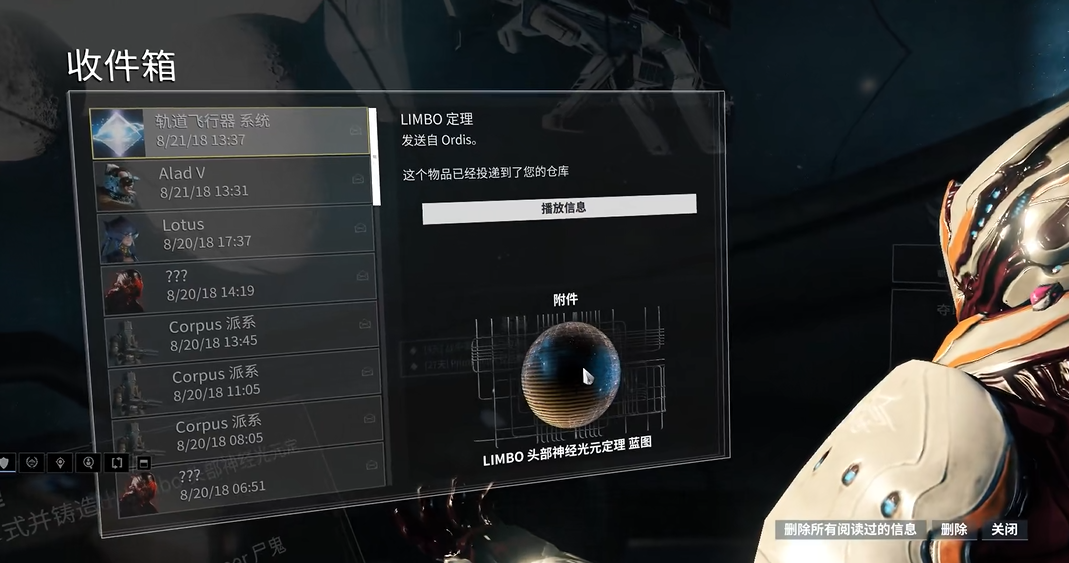
Task: Switch to the trade arrows chat tab
Action: pos(116,462)
